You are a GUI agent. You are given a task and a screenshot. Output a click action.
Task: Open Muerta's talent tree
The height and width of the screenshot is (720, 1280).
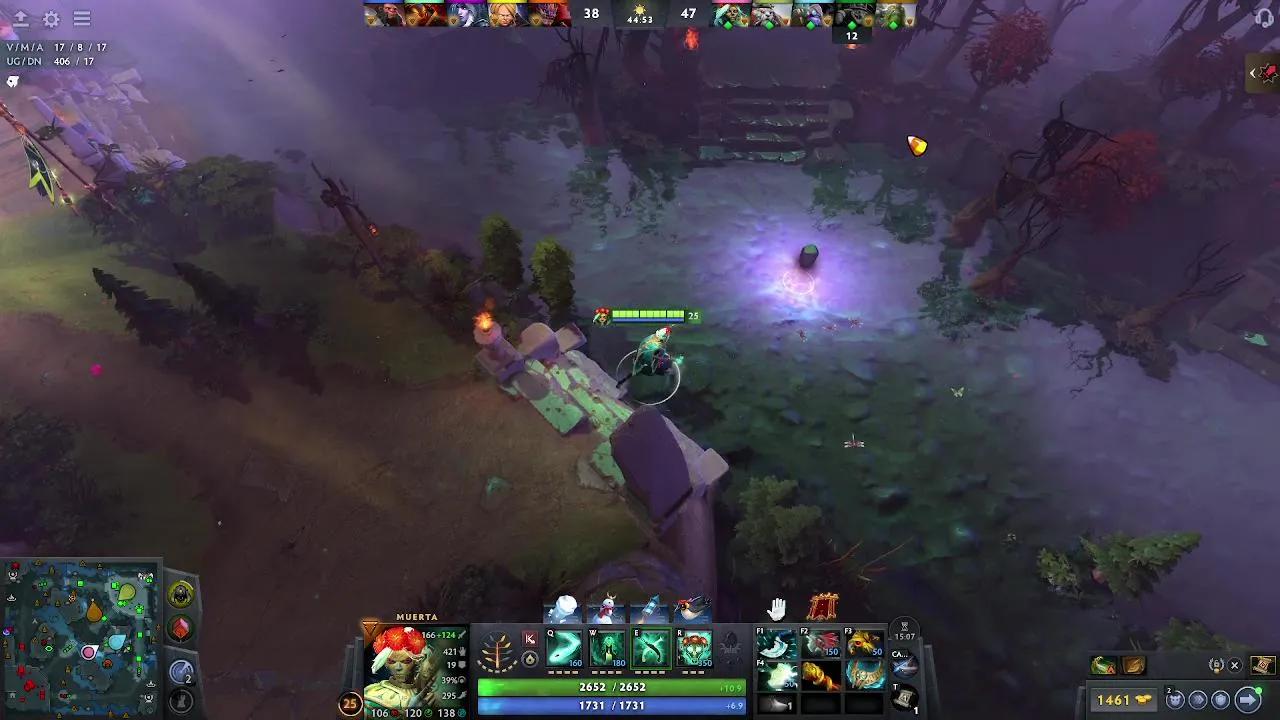[496, 651]
